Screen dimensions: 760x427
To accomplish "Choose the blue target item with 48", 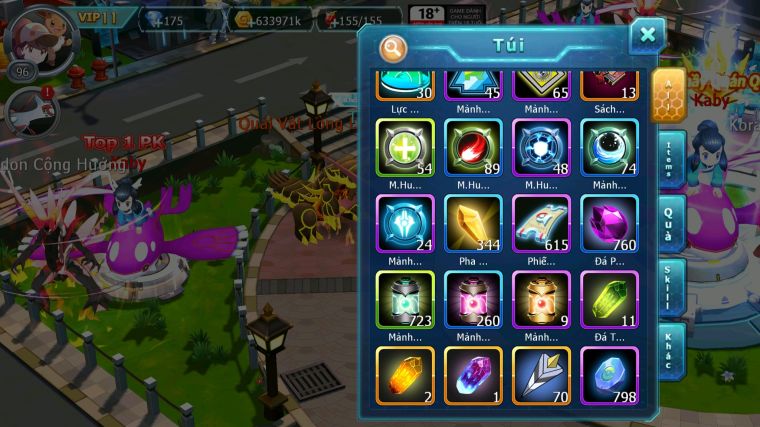I will tap(541, 148).
